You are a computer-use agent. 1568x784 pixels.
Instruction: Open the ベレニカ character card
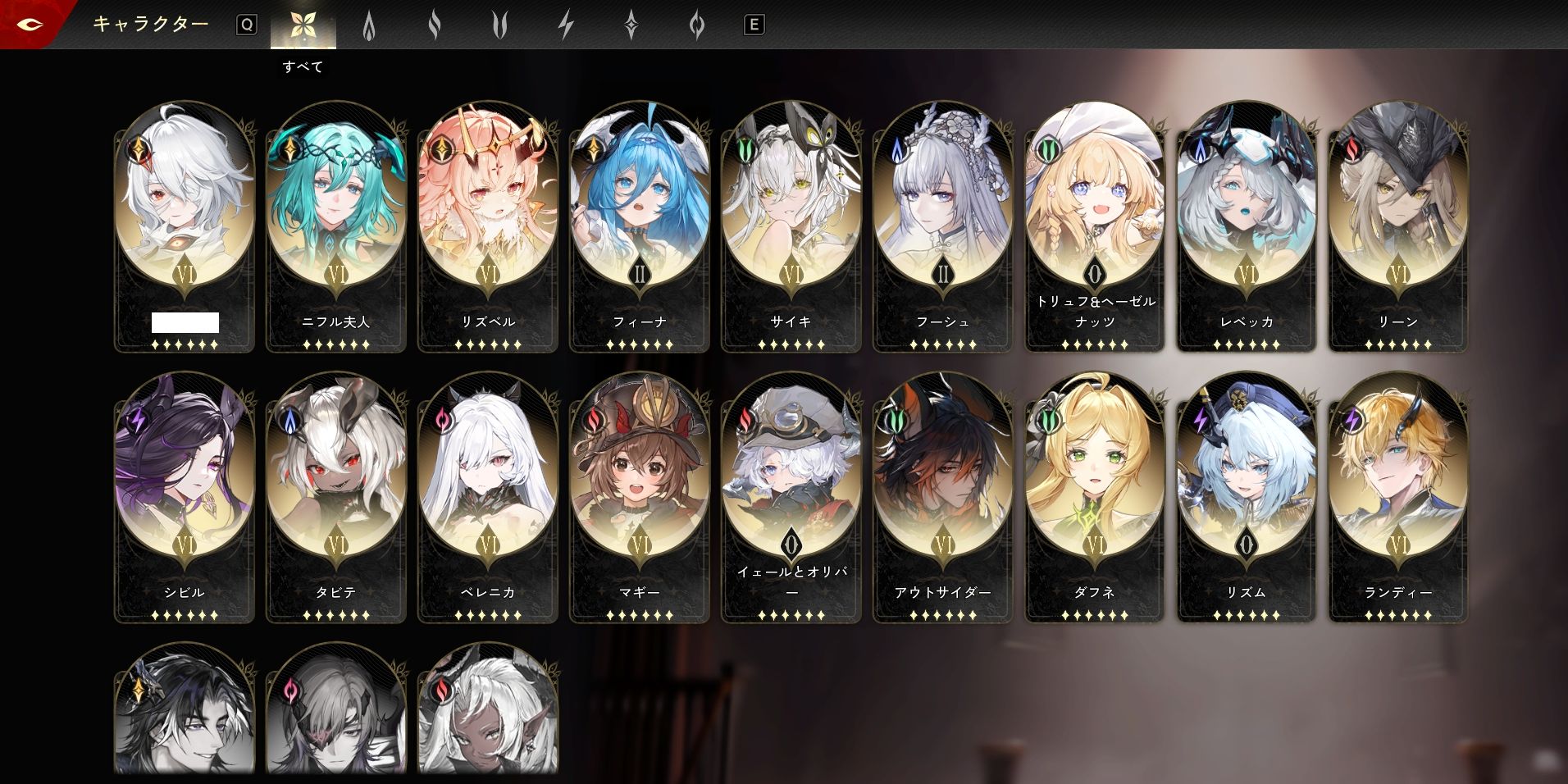[488, 496]
